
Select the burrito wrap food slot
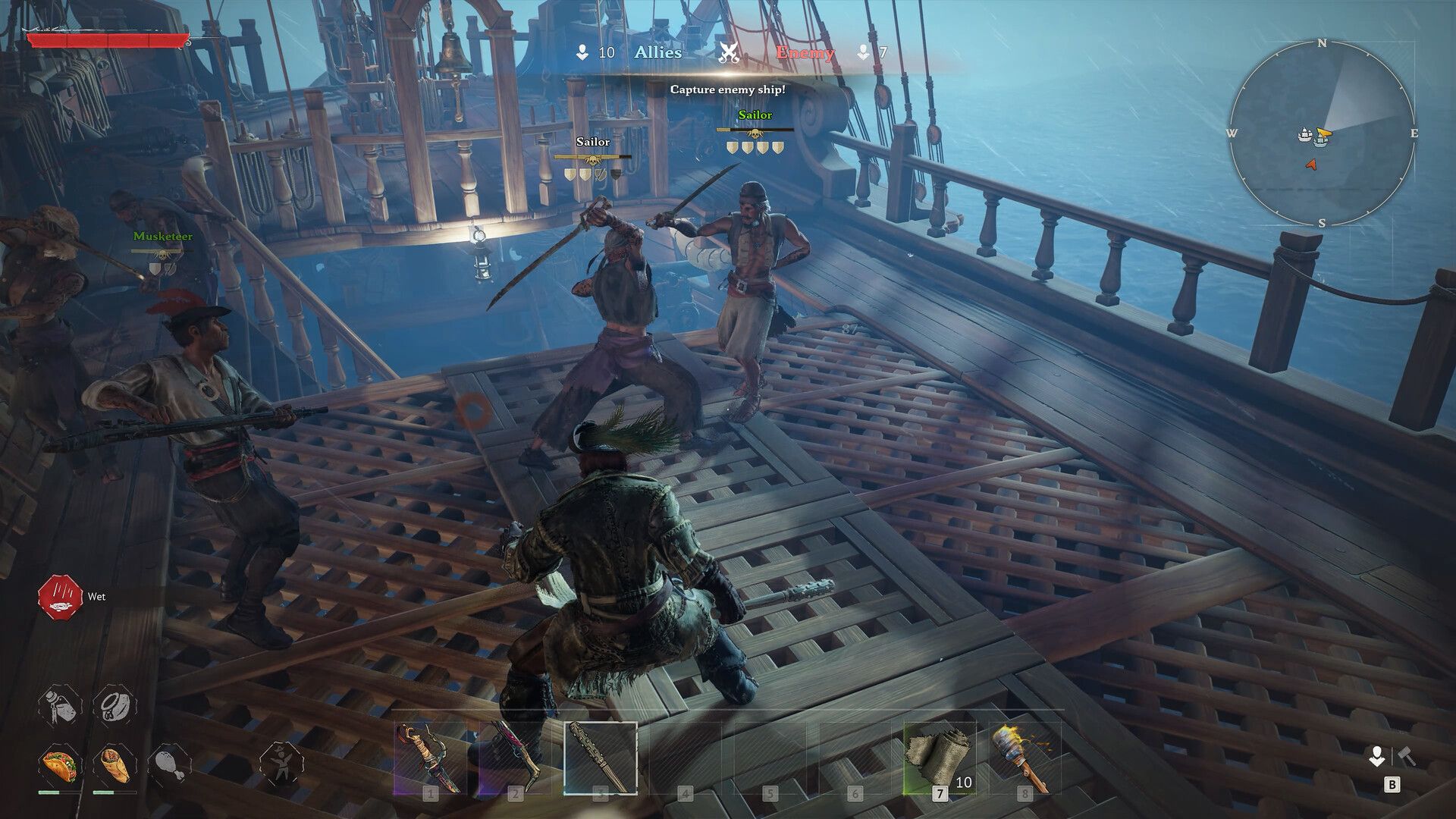coord(114,764)
